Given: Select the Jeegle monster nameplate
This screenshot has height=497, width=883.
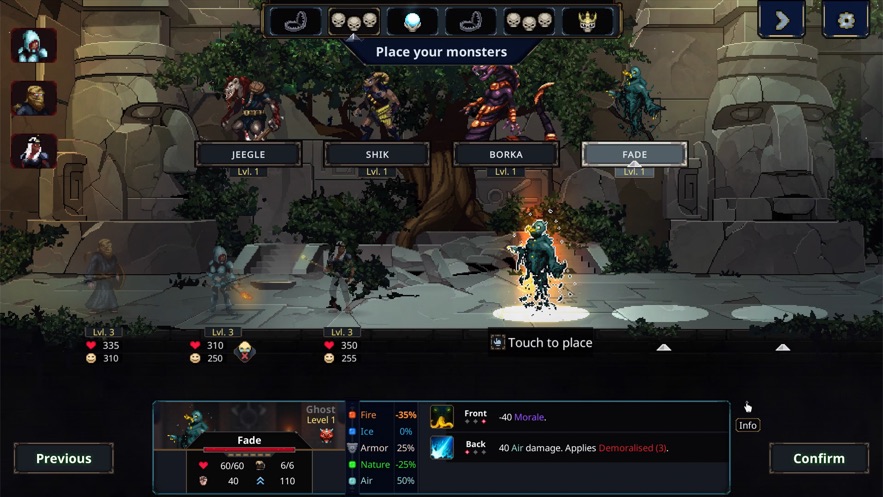Looking at the screenshot, I should [x=248, y=154].
